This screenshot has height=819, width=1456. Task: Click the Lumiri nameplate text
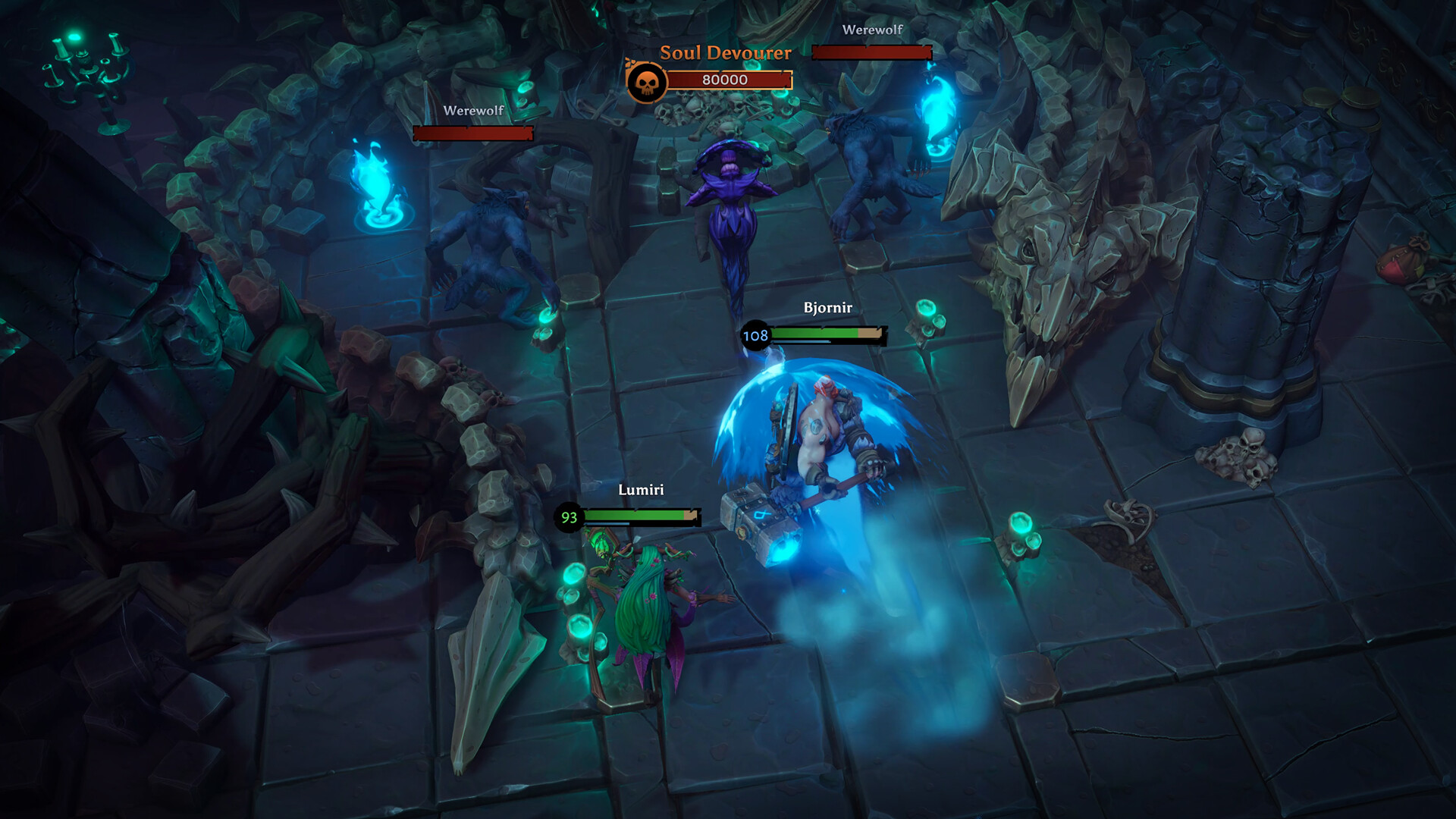(x=641, y=491)
